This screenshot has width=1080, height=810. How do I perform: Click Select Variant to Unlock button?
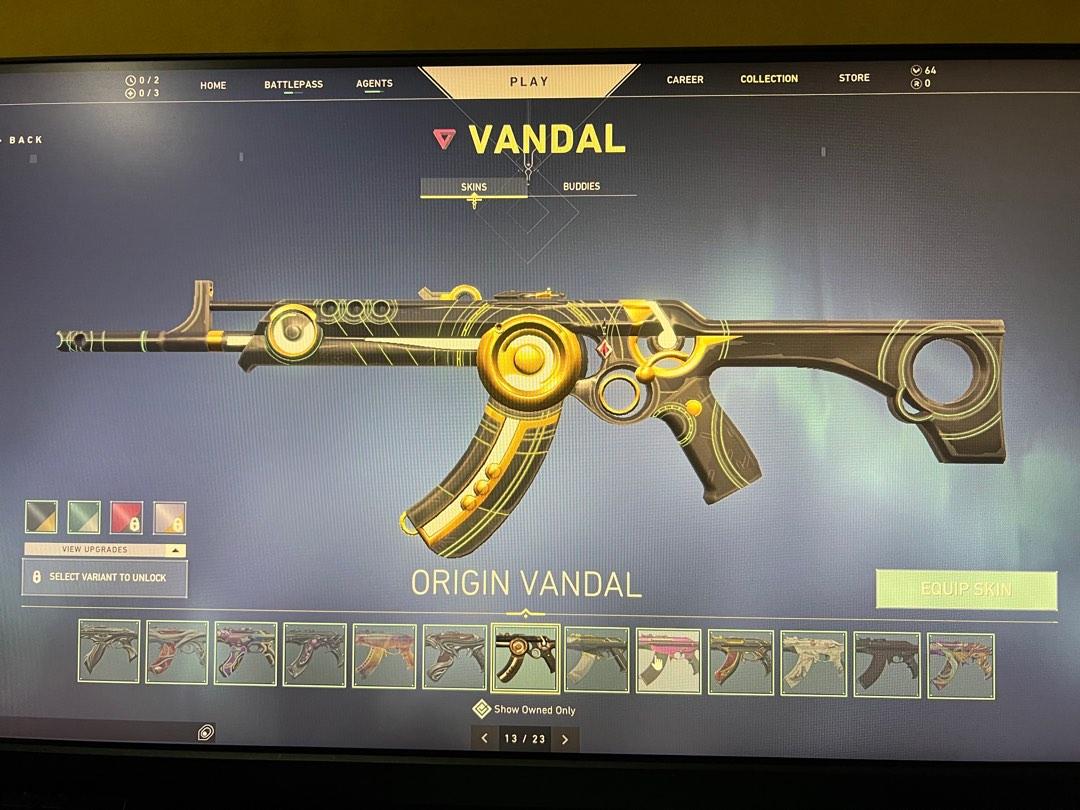(105, 578)
